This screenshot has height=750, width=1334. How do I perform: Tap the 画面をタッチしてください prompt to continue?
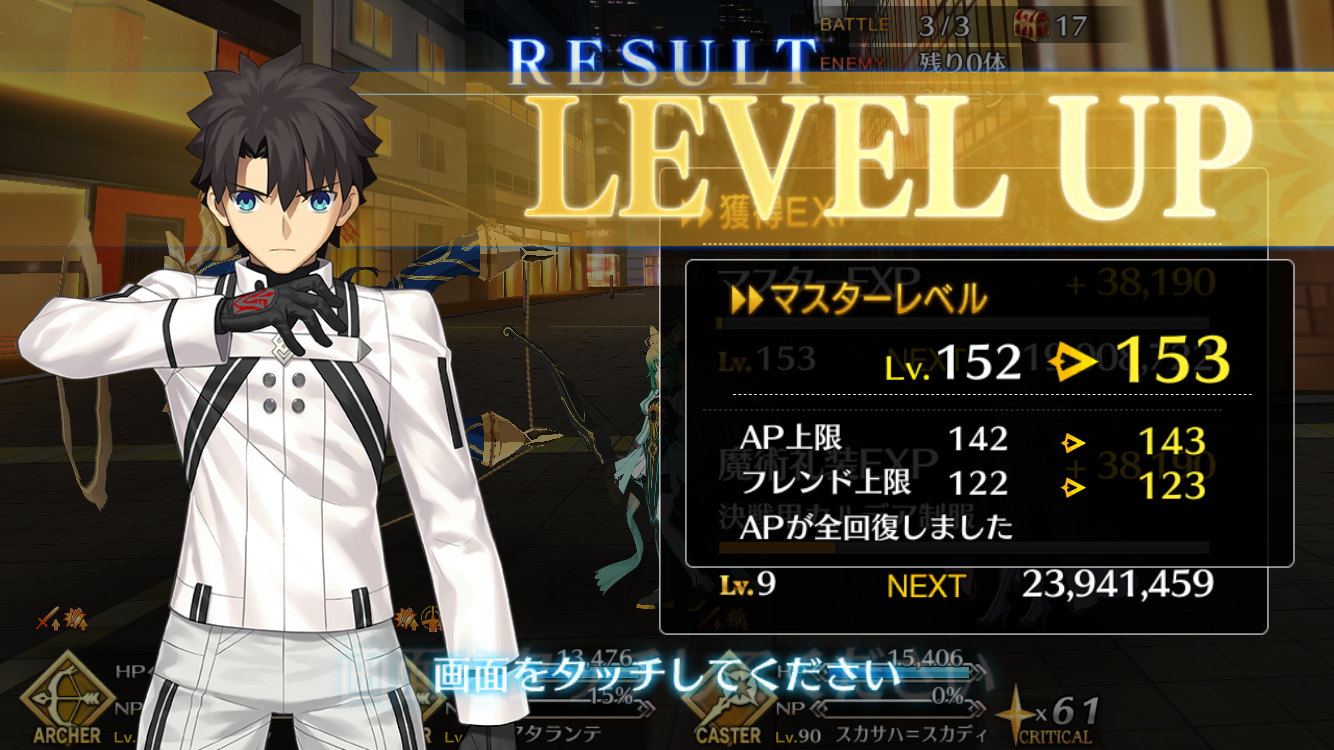[666, 676]
